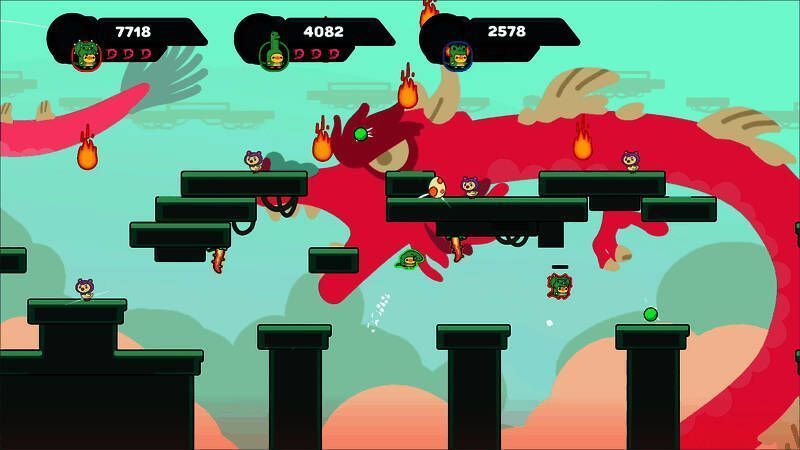Choose the blue-ringed player portrait beside 2578

point(458,55)
